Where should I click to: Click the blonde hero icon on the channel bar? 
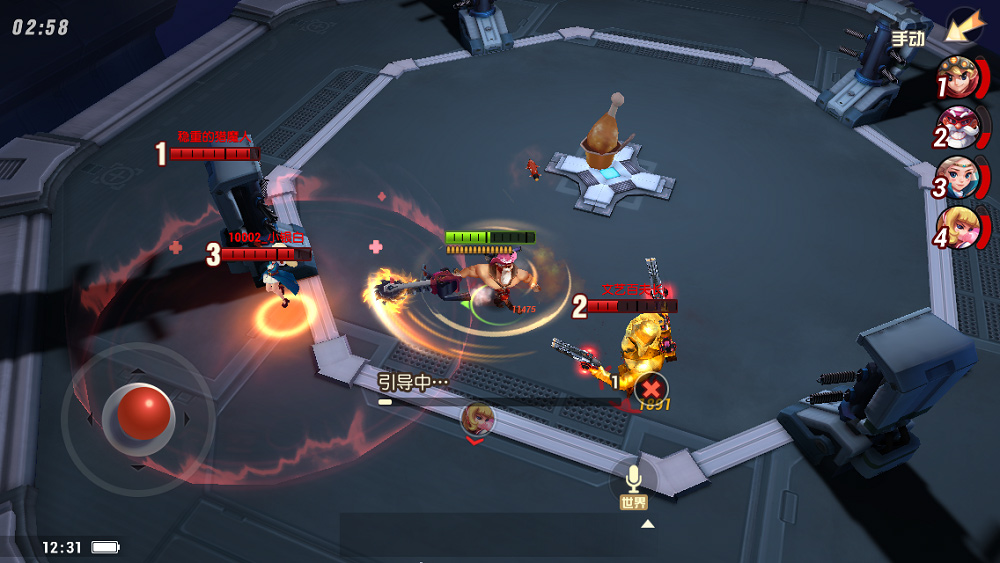pyautogui.click(x=477, y=418)
